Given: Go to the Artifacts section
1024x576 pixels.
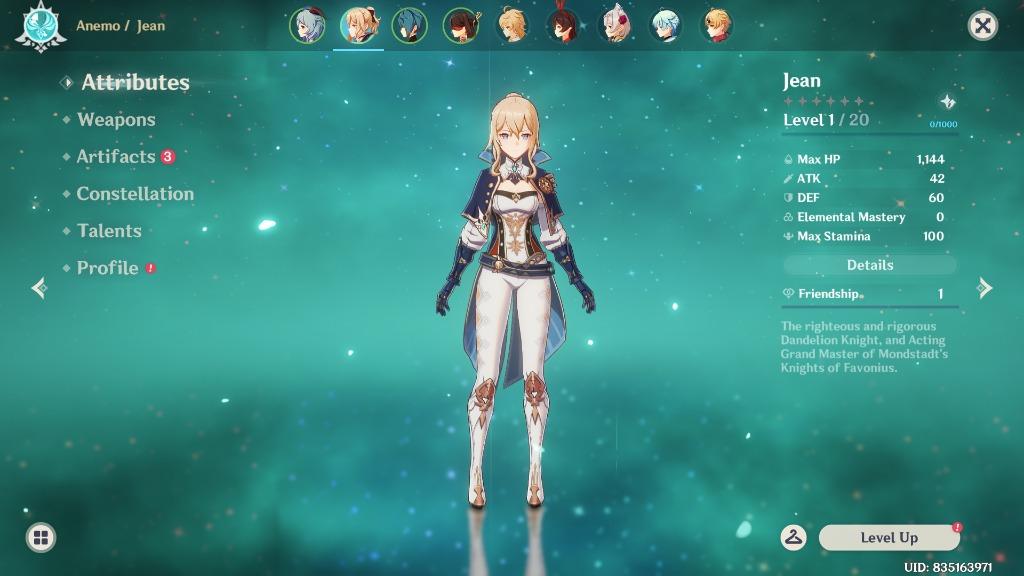Looking at the screenshot, I should (x=116, y=157).
